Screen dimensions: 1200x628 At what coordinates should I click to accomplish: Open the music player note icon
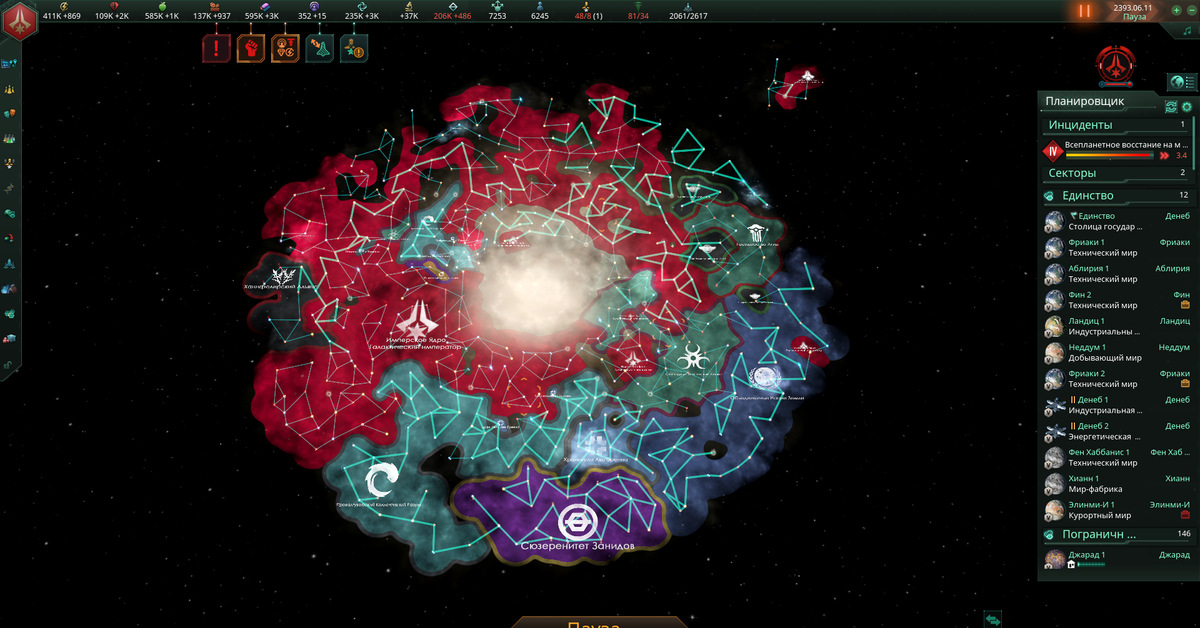1187,31
